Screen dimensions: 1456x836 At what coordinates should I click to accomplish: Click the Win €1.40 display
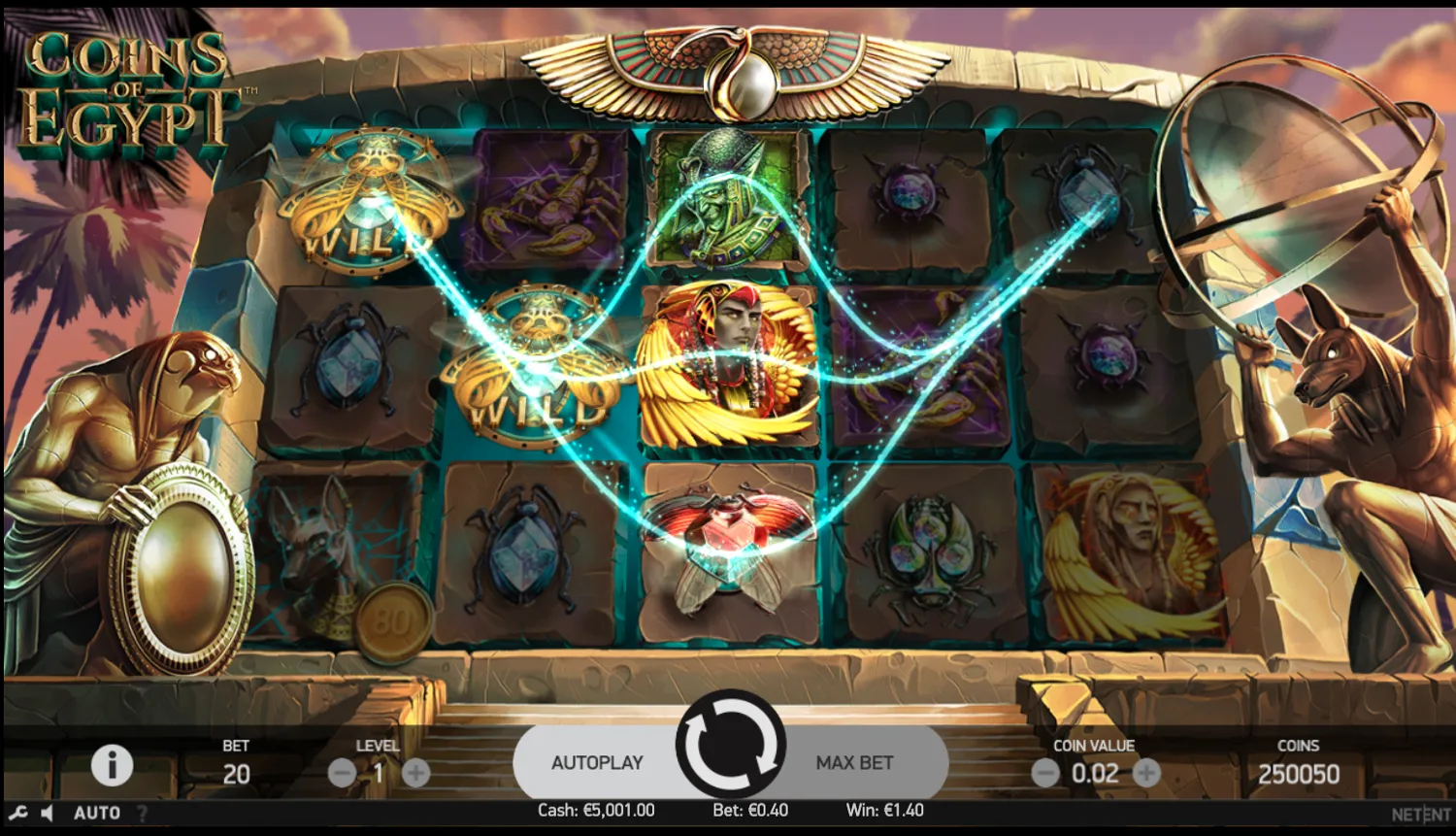coord(886,810)
